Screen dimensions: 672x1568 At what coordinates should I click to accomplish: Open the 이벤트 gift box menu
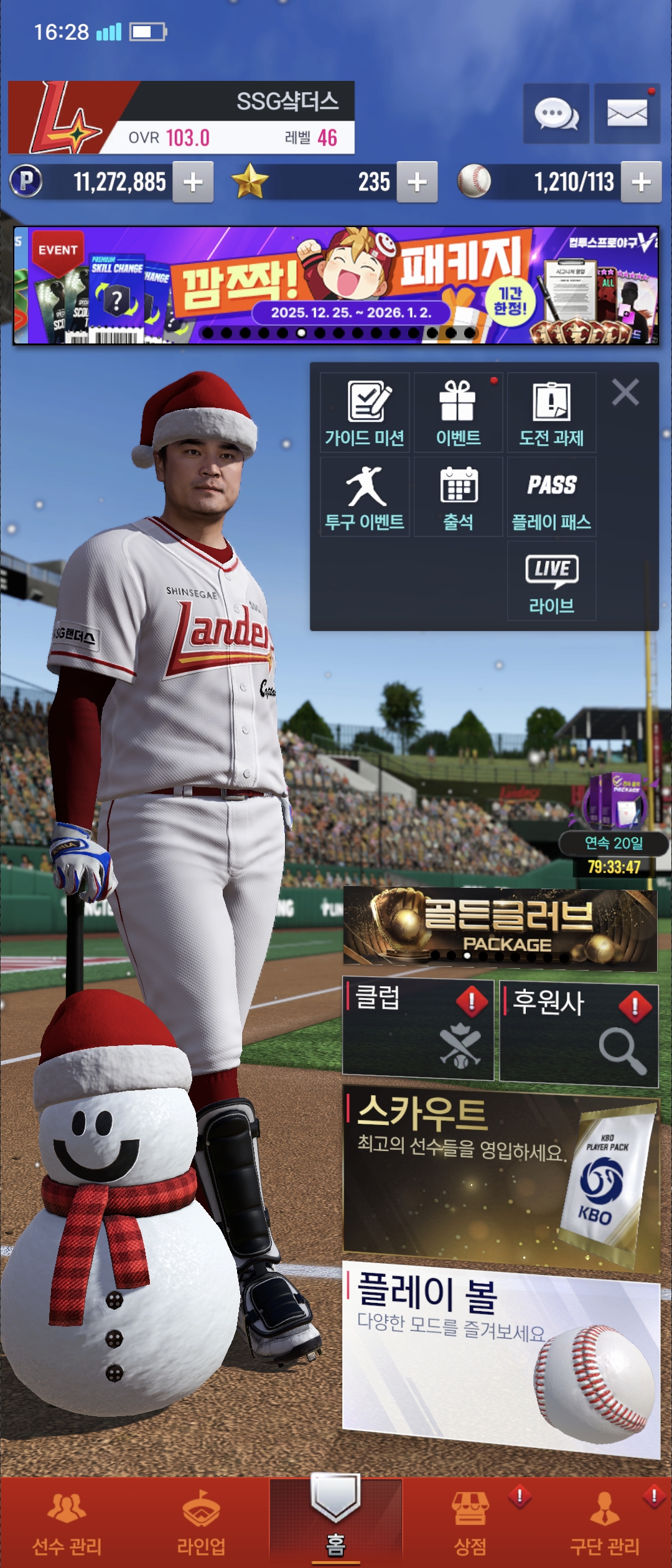pyautogui.click(x=458, y=413)
